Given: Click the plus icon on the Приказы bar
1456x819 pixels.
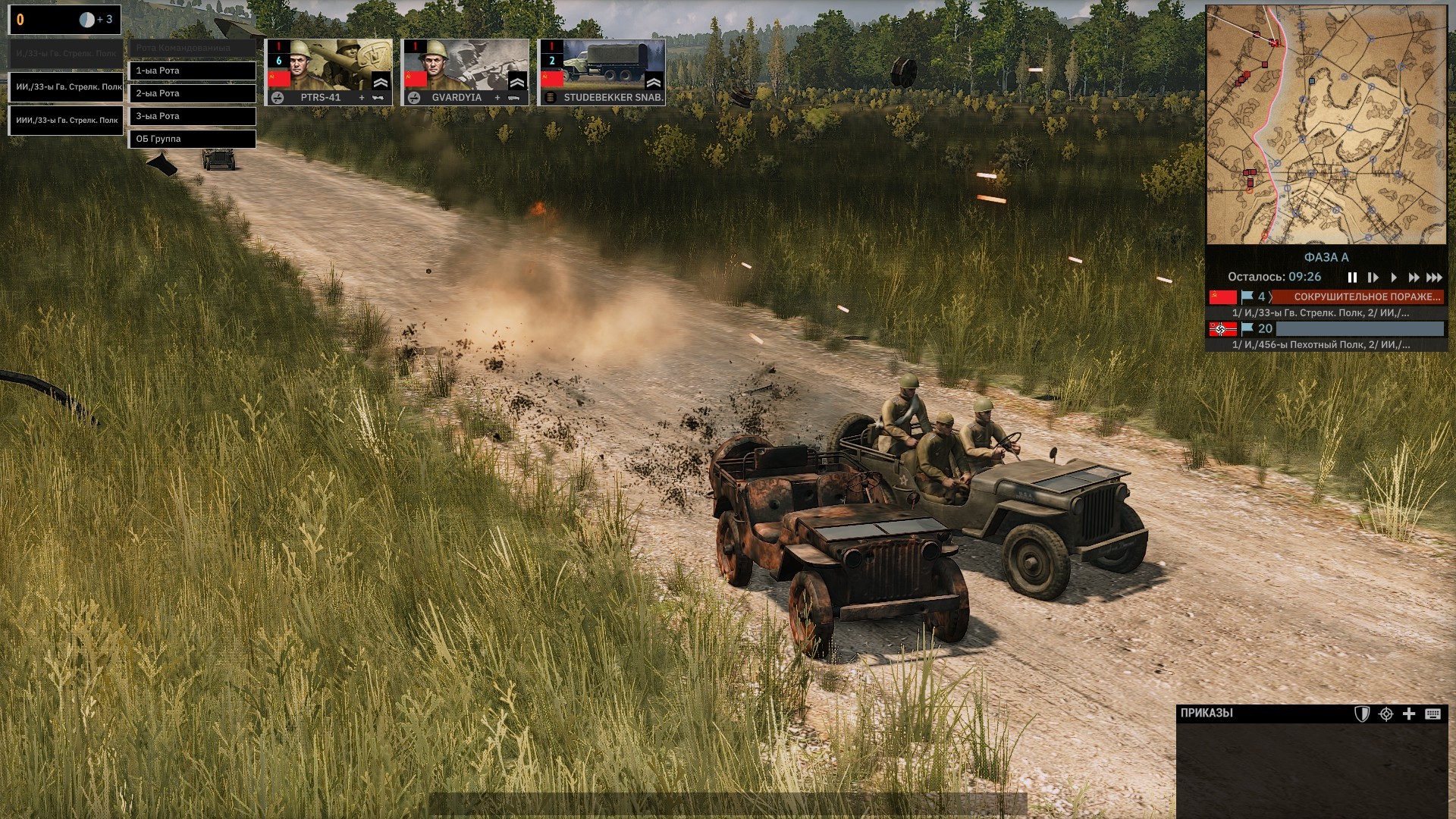Looking at the screenshot, I should pyautogui.click(x=1408, y=713).
